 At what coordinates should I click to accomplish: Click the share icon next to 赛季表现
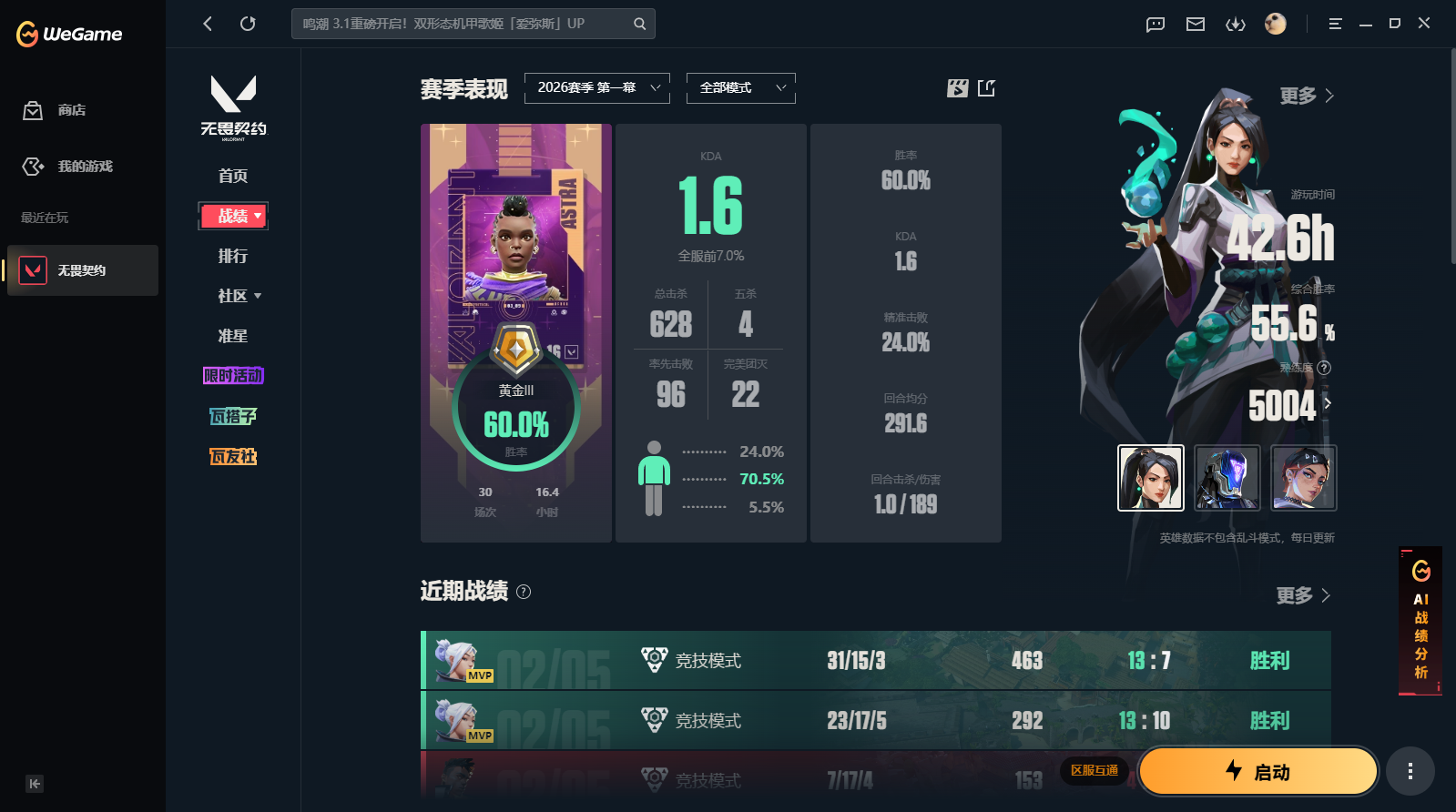[x=987, y=88]
